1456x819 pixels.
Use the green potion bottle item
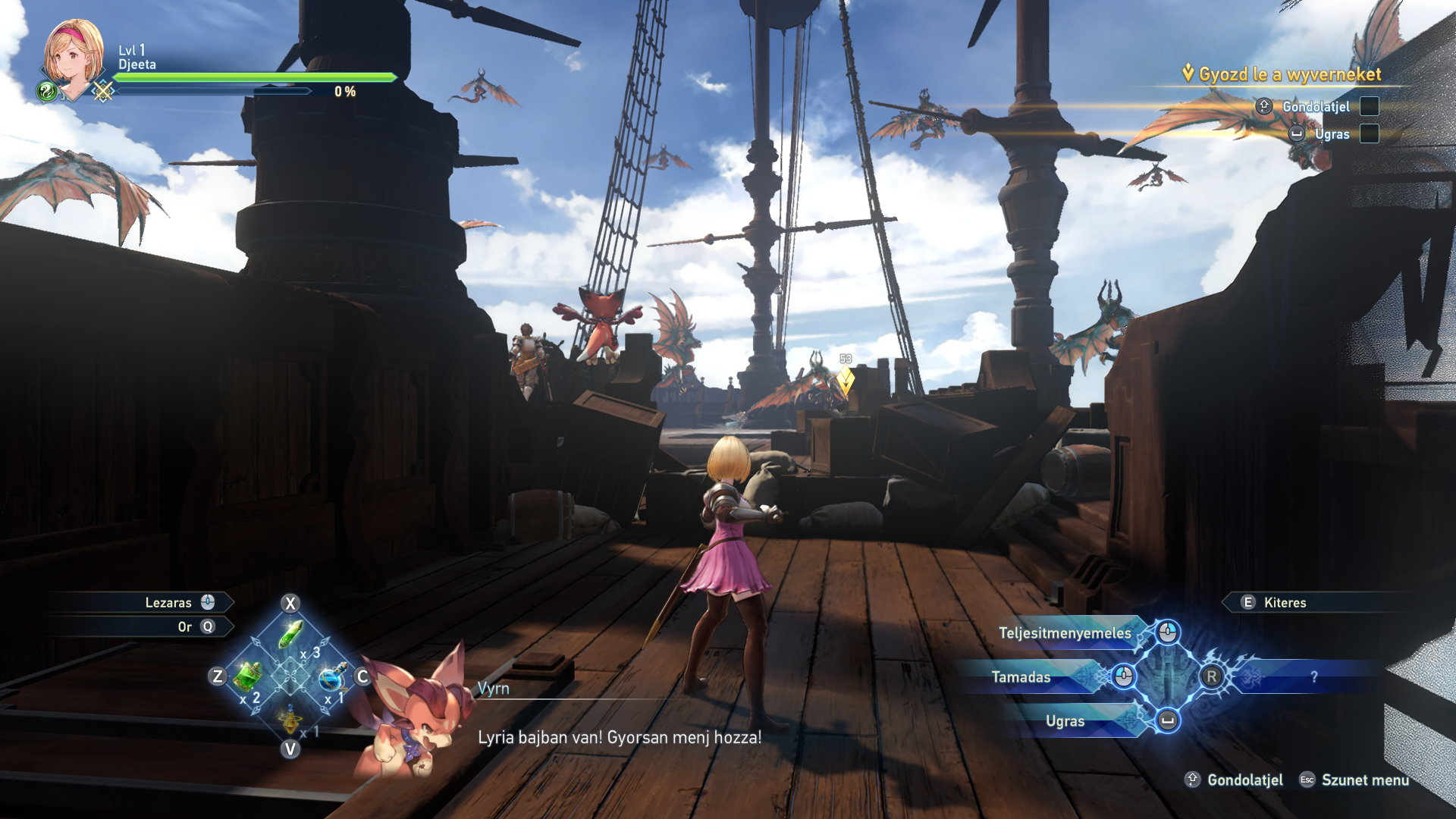[247, 676]
